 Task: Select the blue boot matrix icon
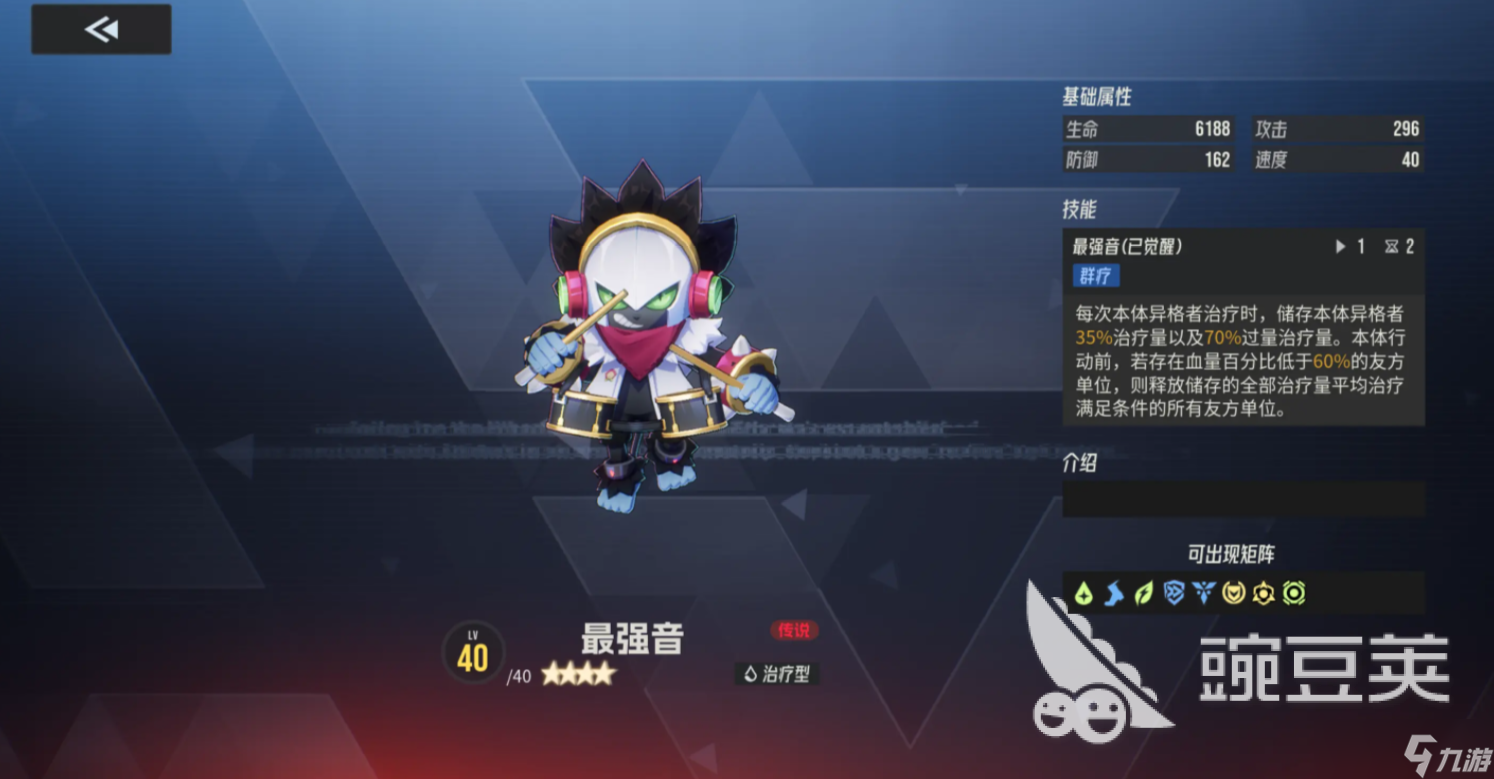(x=1113, y=594)
